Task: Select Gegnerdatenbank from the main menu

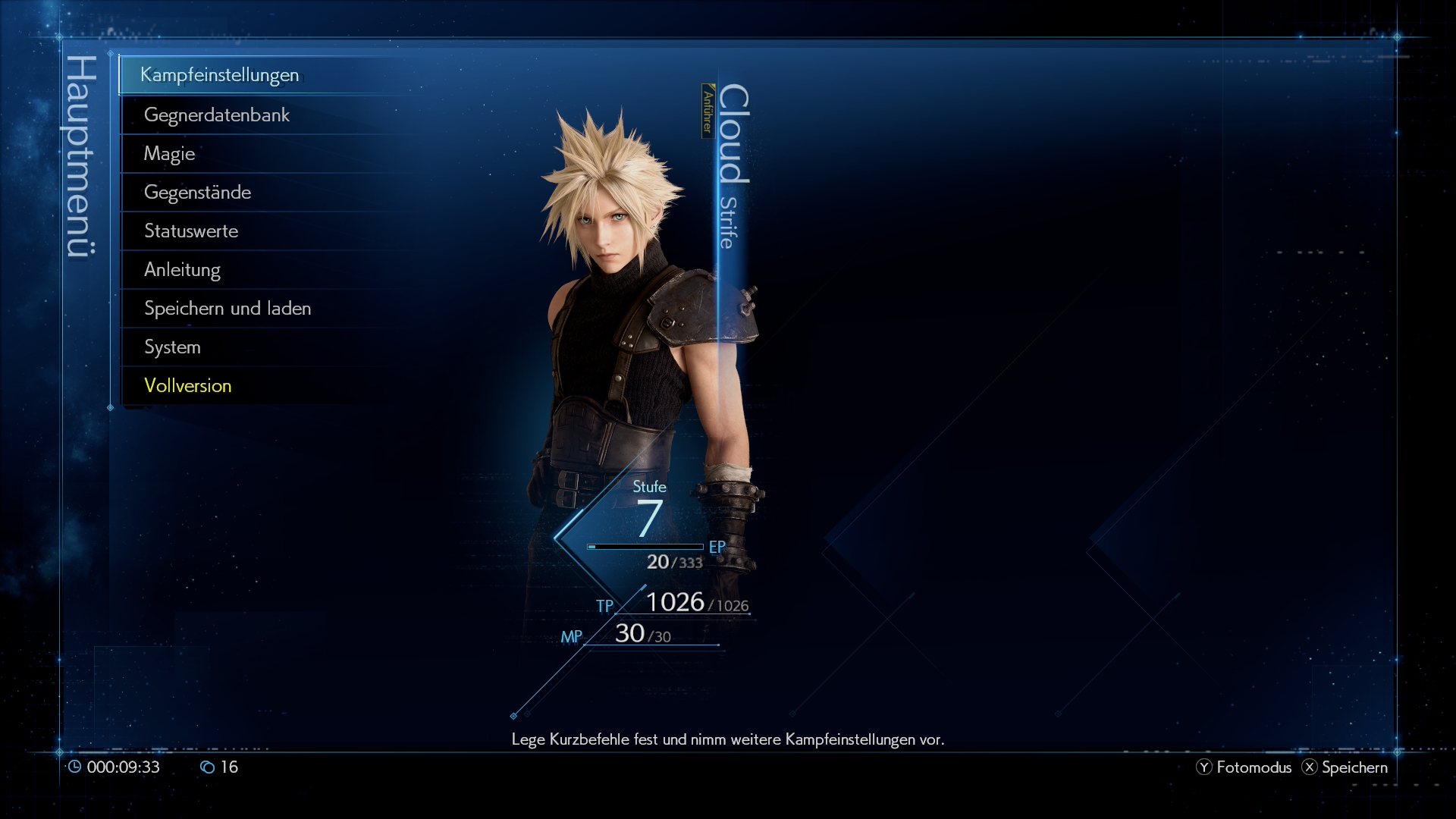Action: [x=217, y=115]
